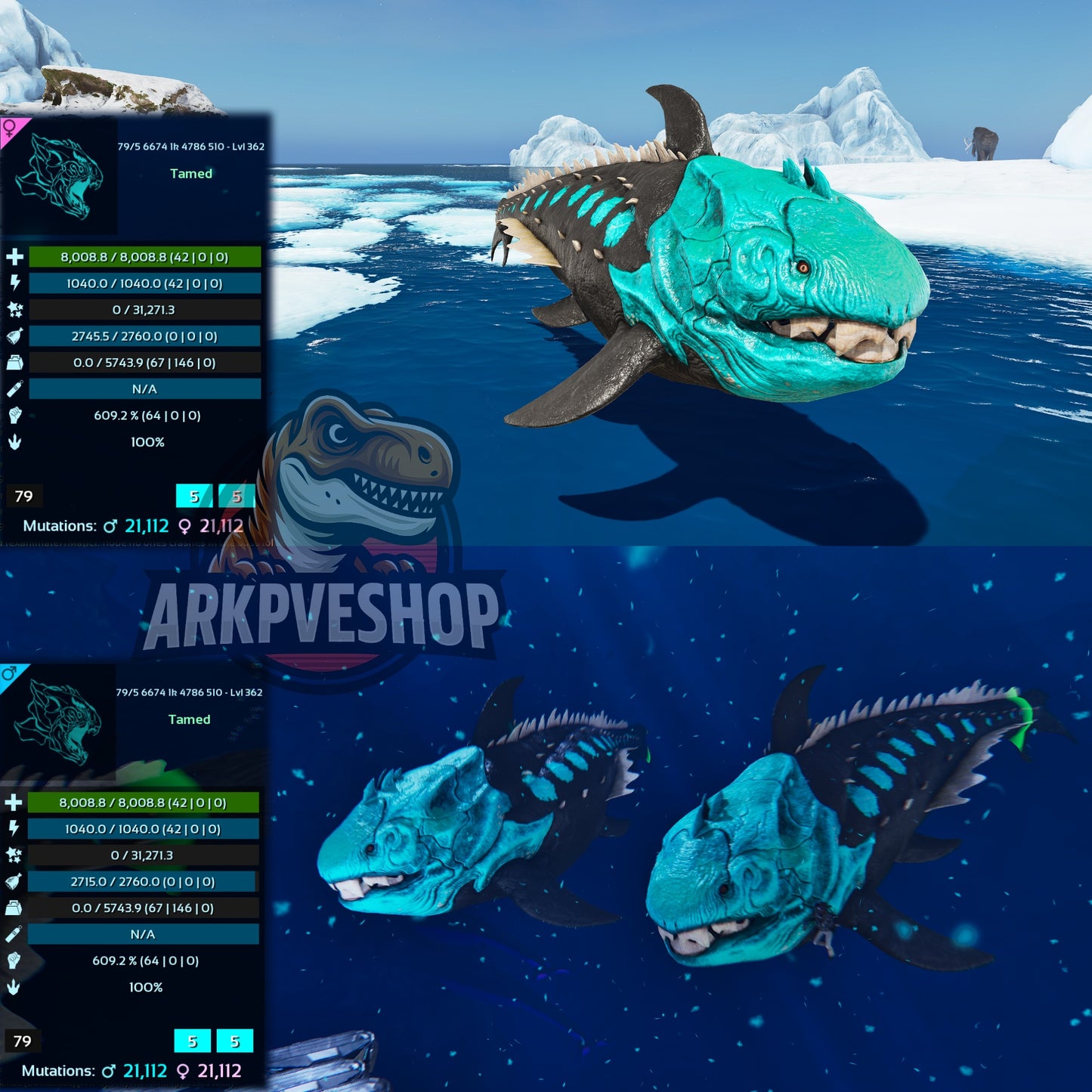
Task: Click the pink female gender corner icon
Action: click(11, 127)
